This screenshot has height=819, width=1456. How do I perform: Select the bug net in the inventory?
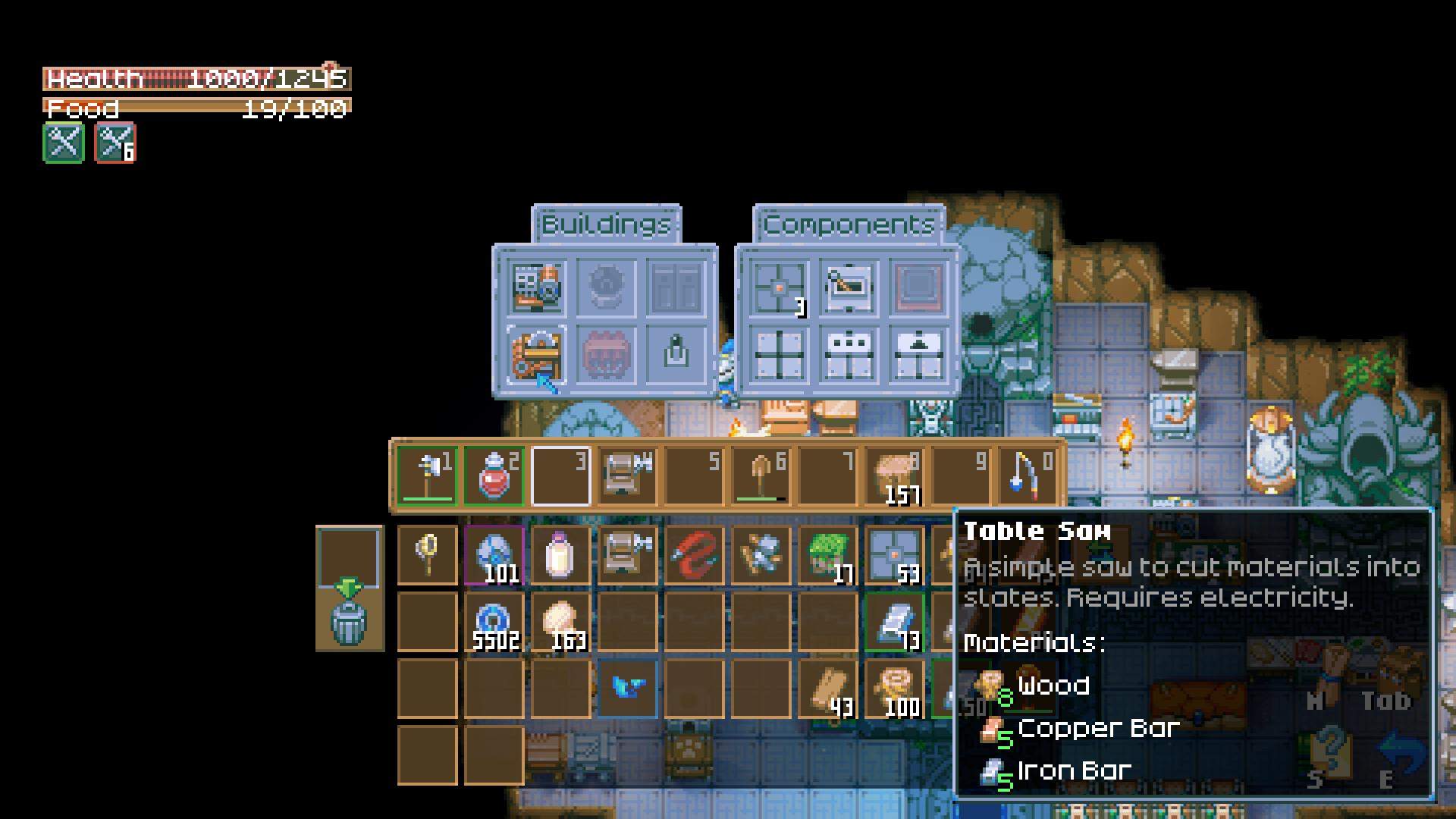pos(427,555)
